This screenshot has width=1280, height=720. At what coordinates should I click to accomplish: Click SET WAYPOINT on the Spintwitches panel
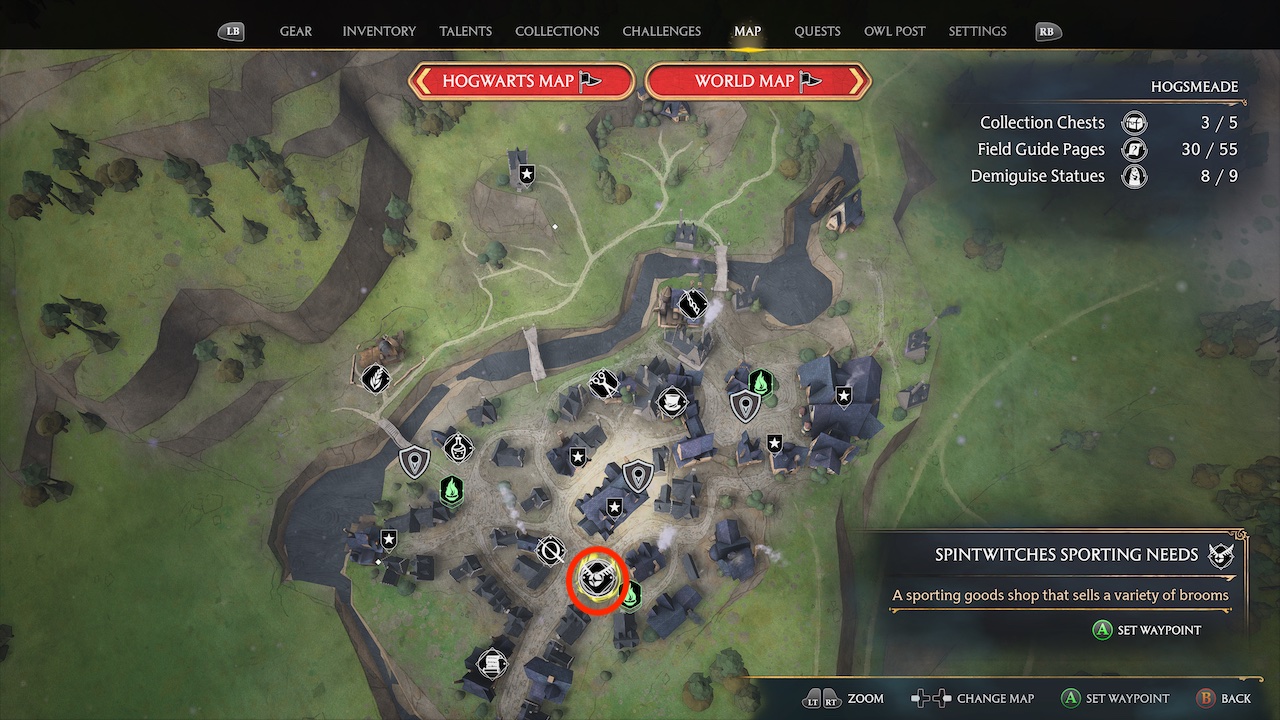(x=1146, y=630)
